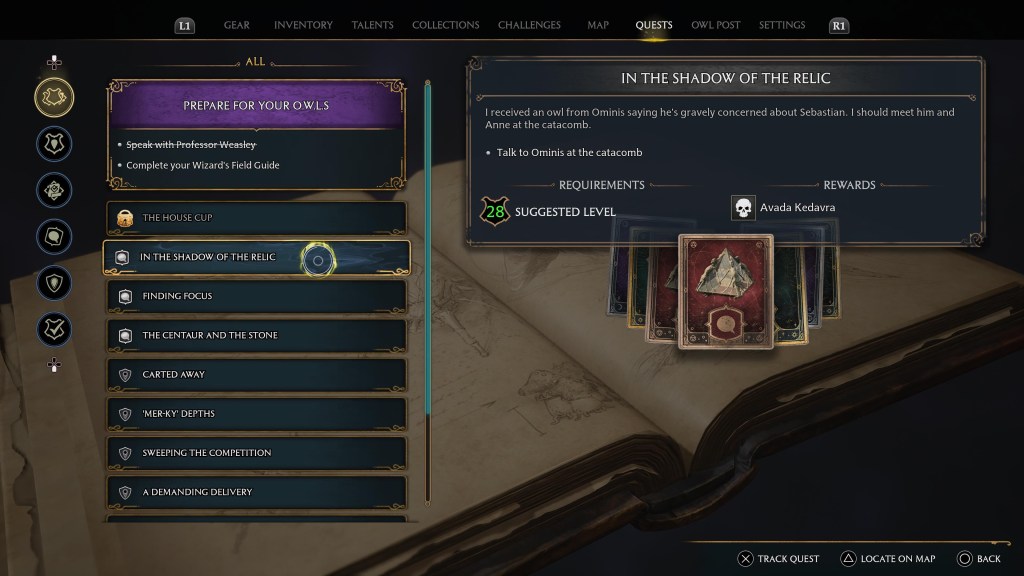Show the checkmark shield quest category
The height and width of the screenshot is (576, 1024).
(x=54, y=329)
